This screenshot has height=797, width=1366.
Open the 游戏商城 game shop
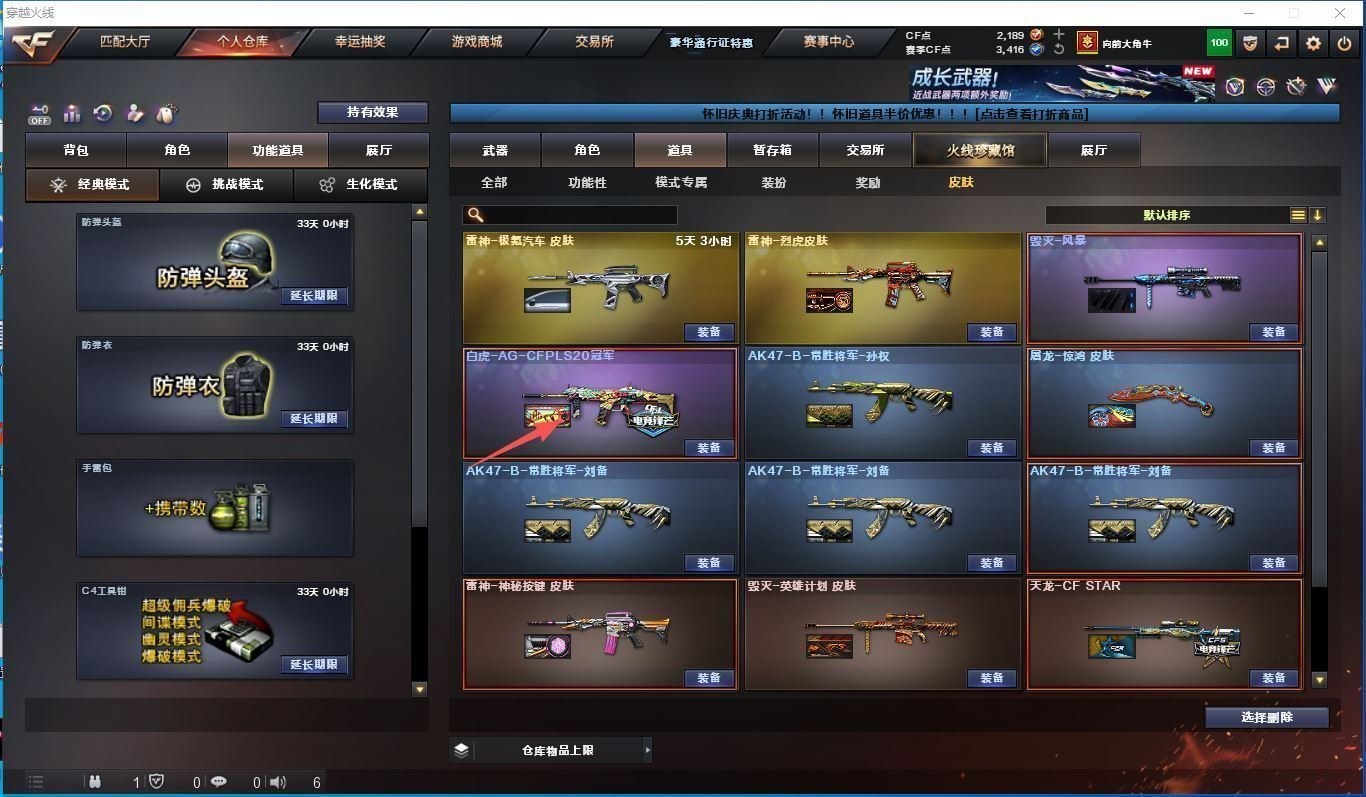coord(477,42)
